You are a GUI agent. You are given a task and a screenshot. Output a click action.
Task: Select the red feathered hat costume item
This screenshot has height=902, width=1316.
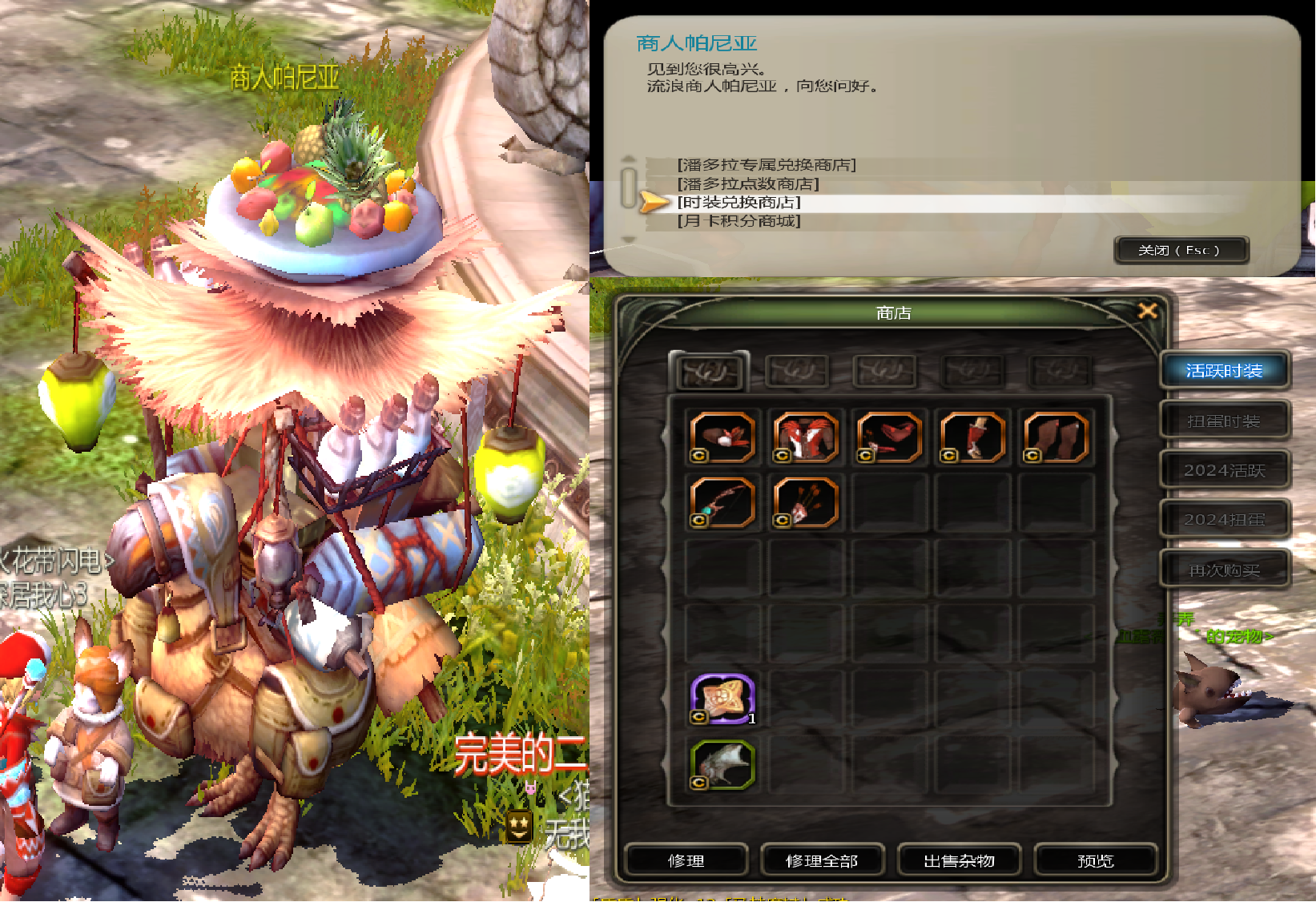point(722,437)
